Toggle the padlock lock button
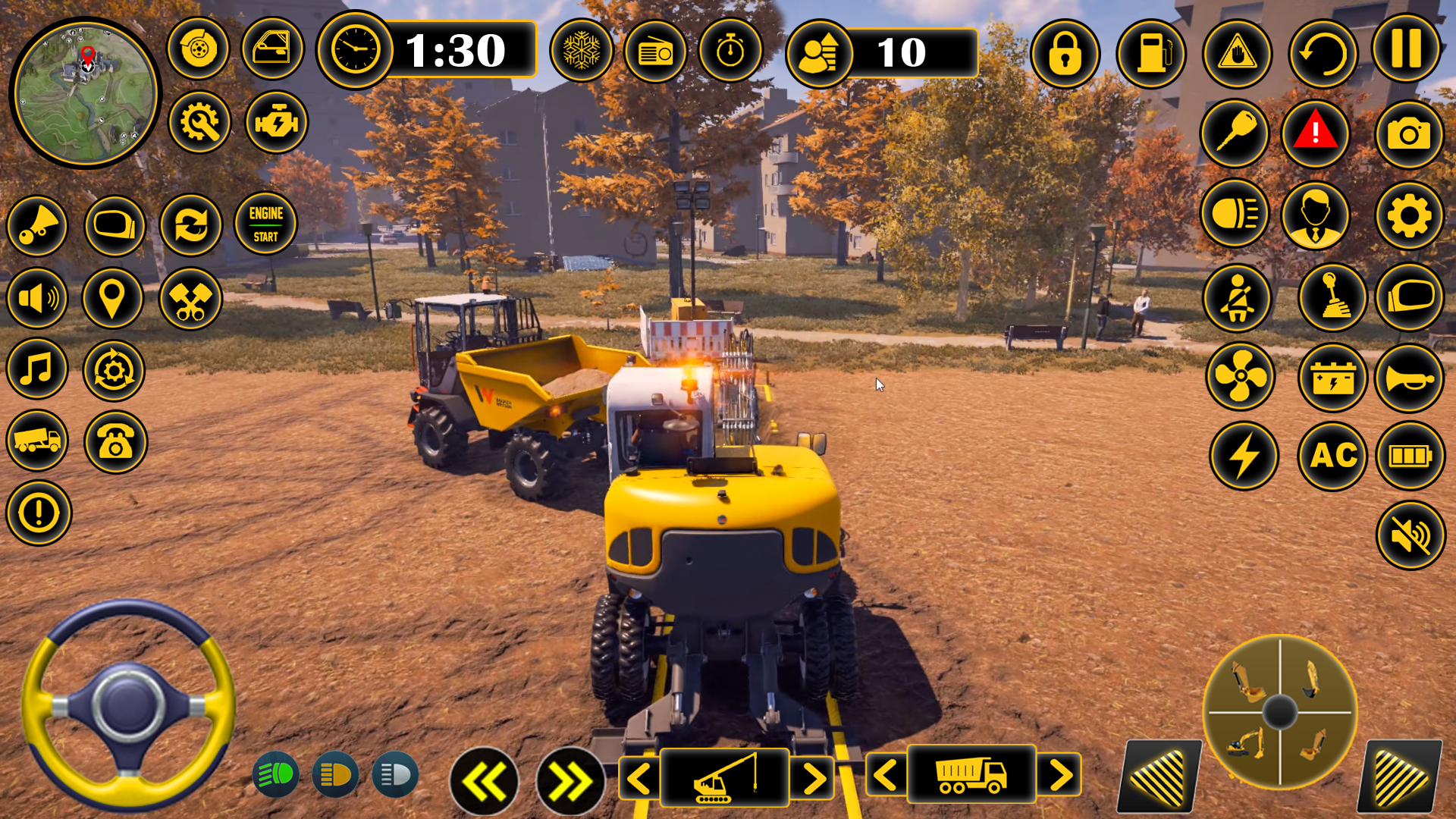1456x819 pixels. point(1065,54)
